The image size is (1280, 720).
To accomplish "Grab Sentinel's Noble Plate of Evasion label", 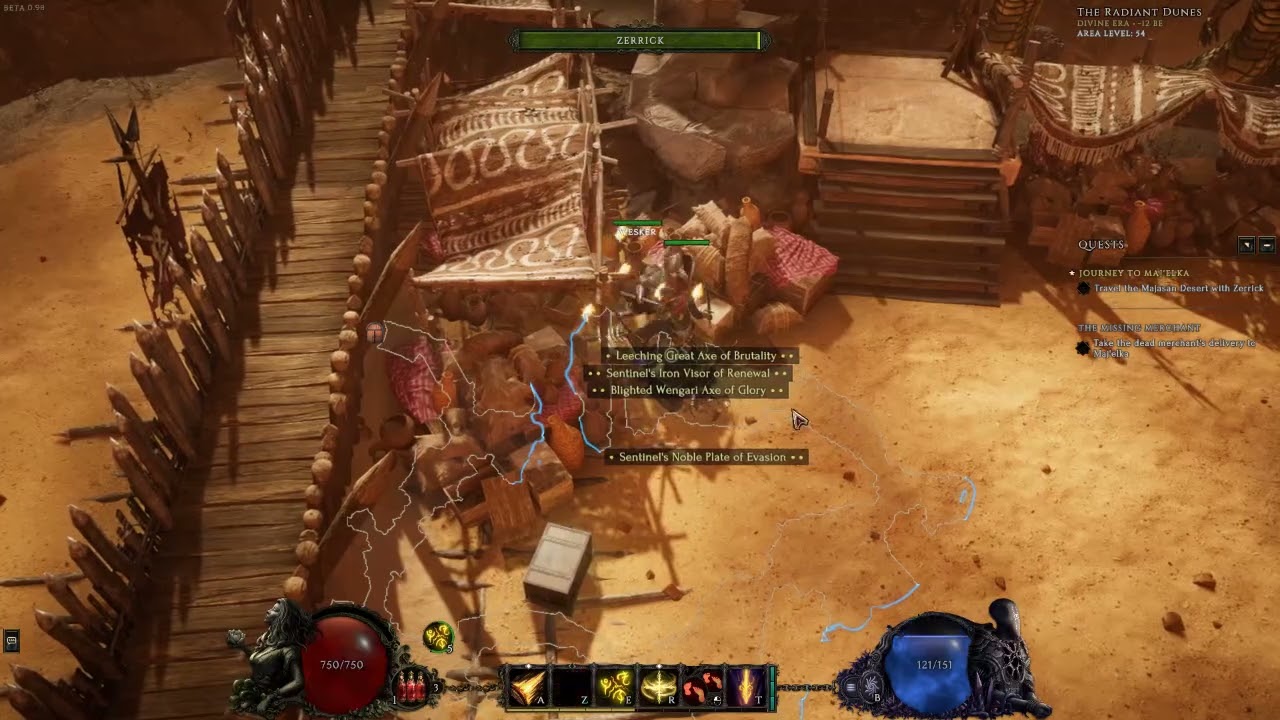I will point(702,457).
